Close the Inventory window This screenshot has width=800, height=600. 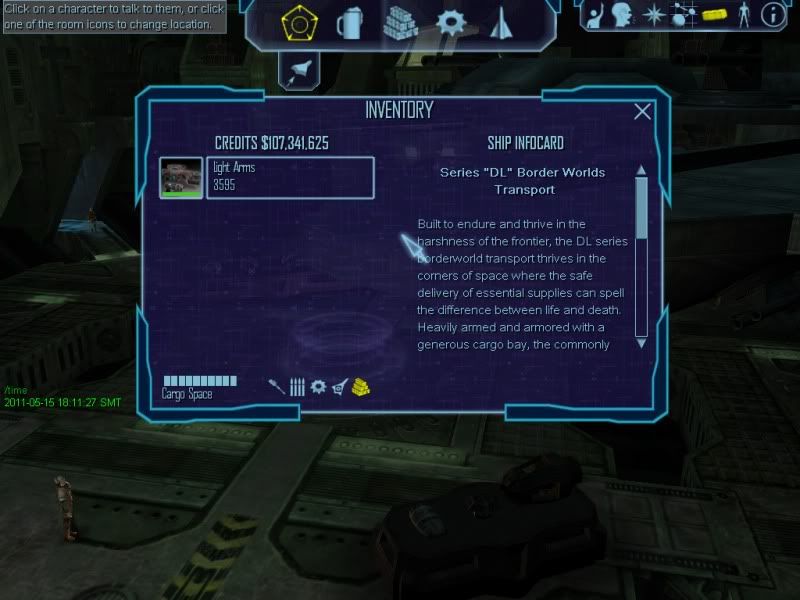pos(642,112)
